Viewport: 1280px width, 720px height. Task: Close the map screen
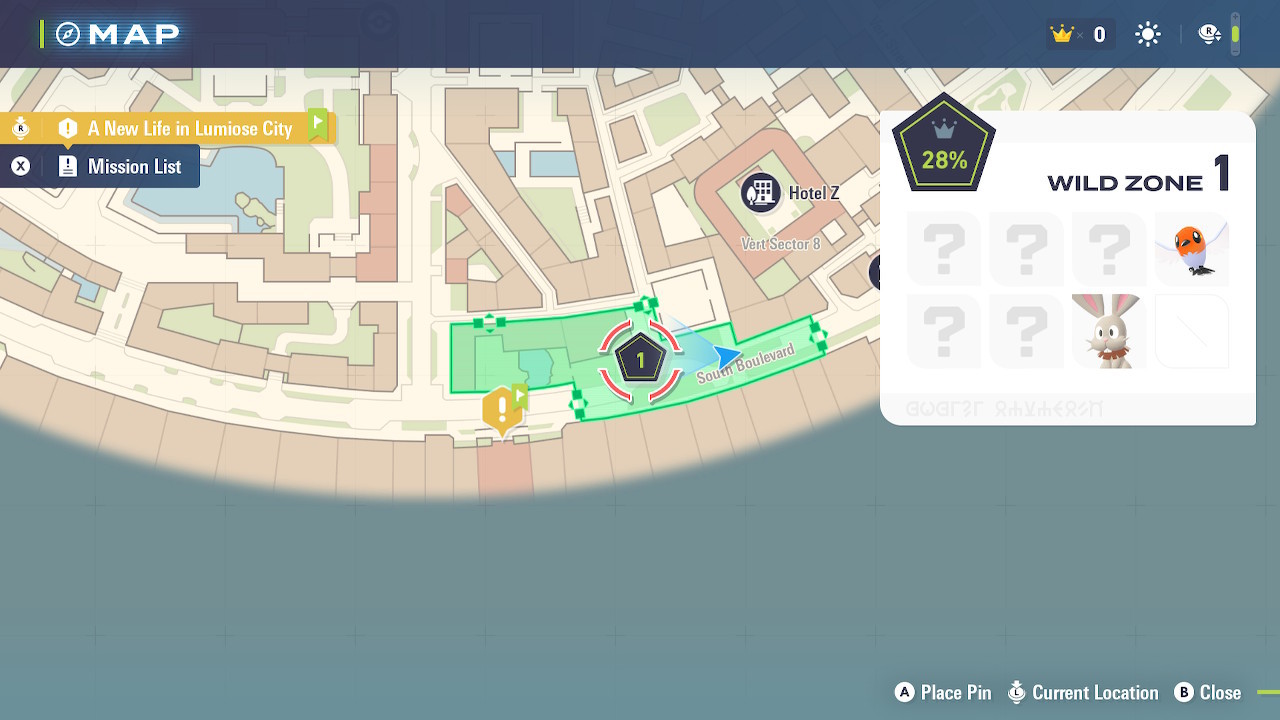1208,693
